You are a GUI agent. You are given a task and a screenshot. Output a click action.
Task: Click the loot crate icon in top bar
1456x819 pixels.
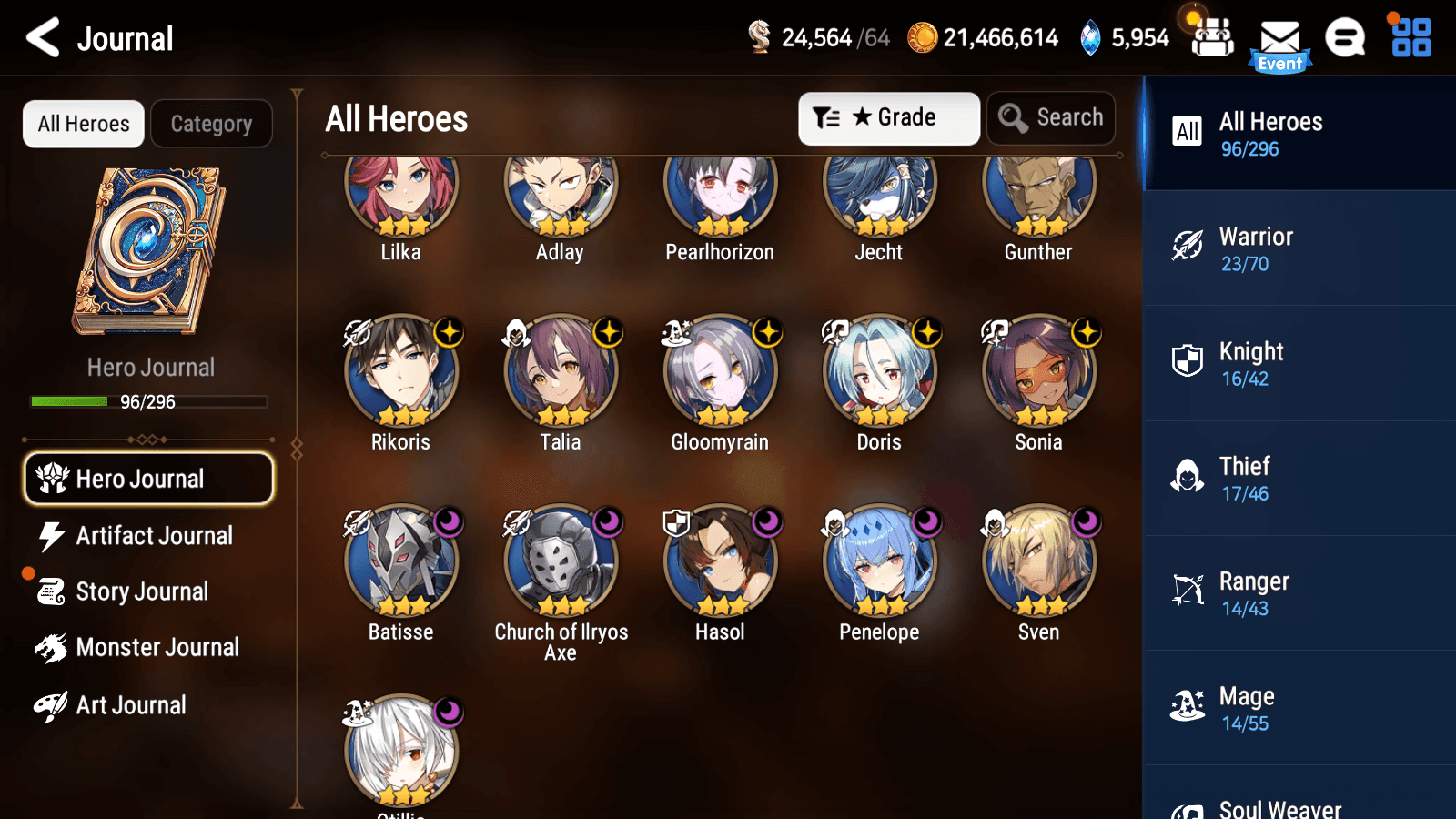tap(1210, 38)
